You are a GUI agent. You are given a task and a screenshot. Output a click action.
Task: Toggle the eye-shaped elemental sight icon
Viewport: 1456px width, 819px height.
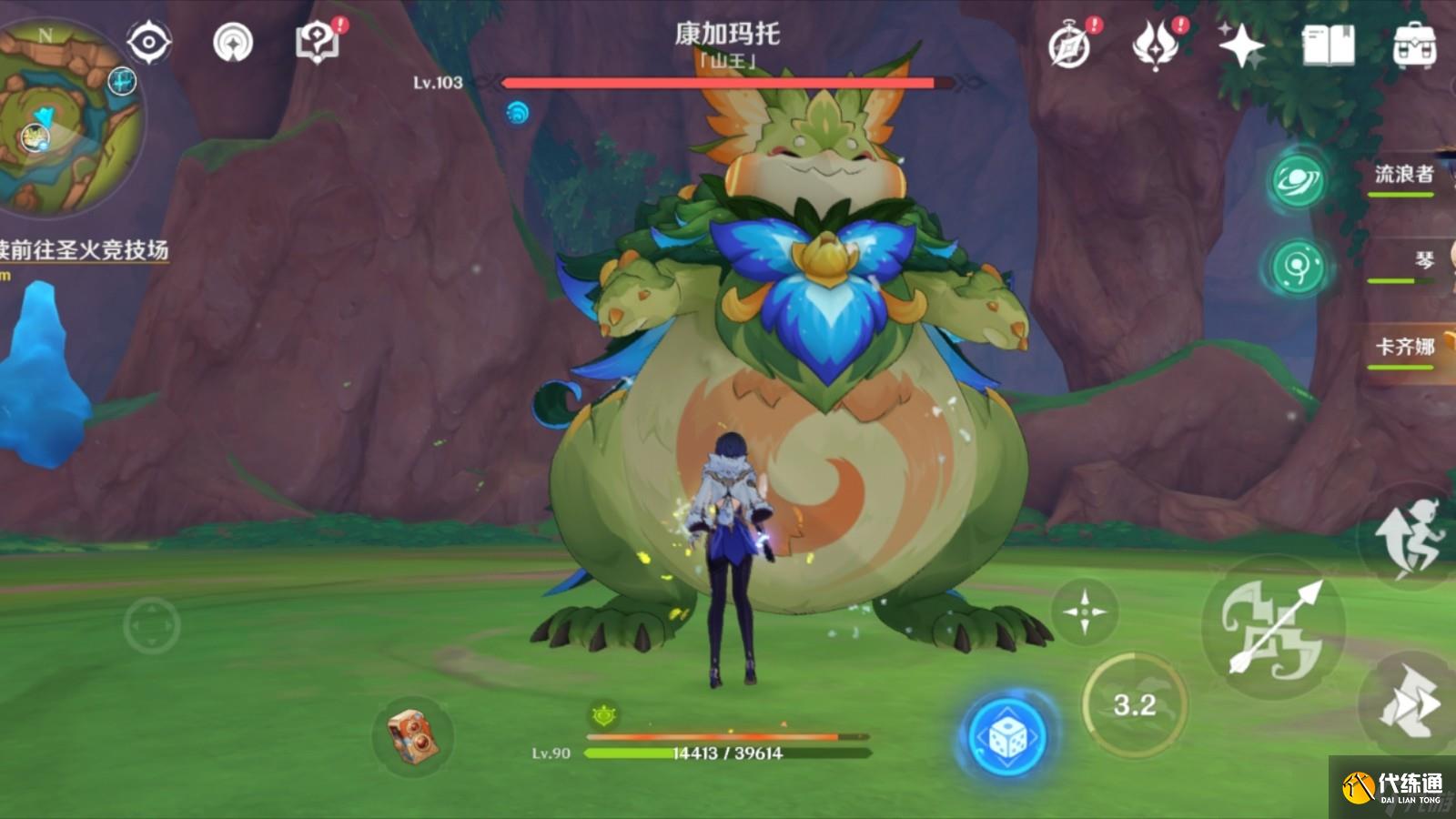click(148, 42)
